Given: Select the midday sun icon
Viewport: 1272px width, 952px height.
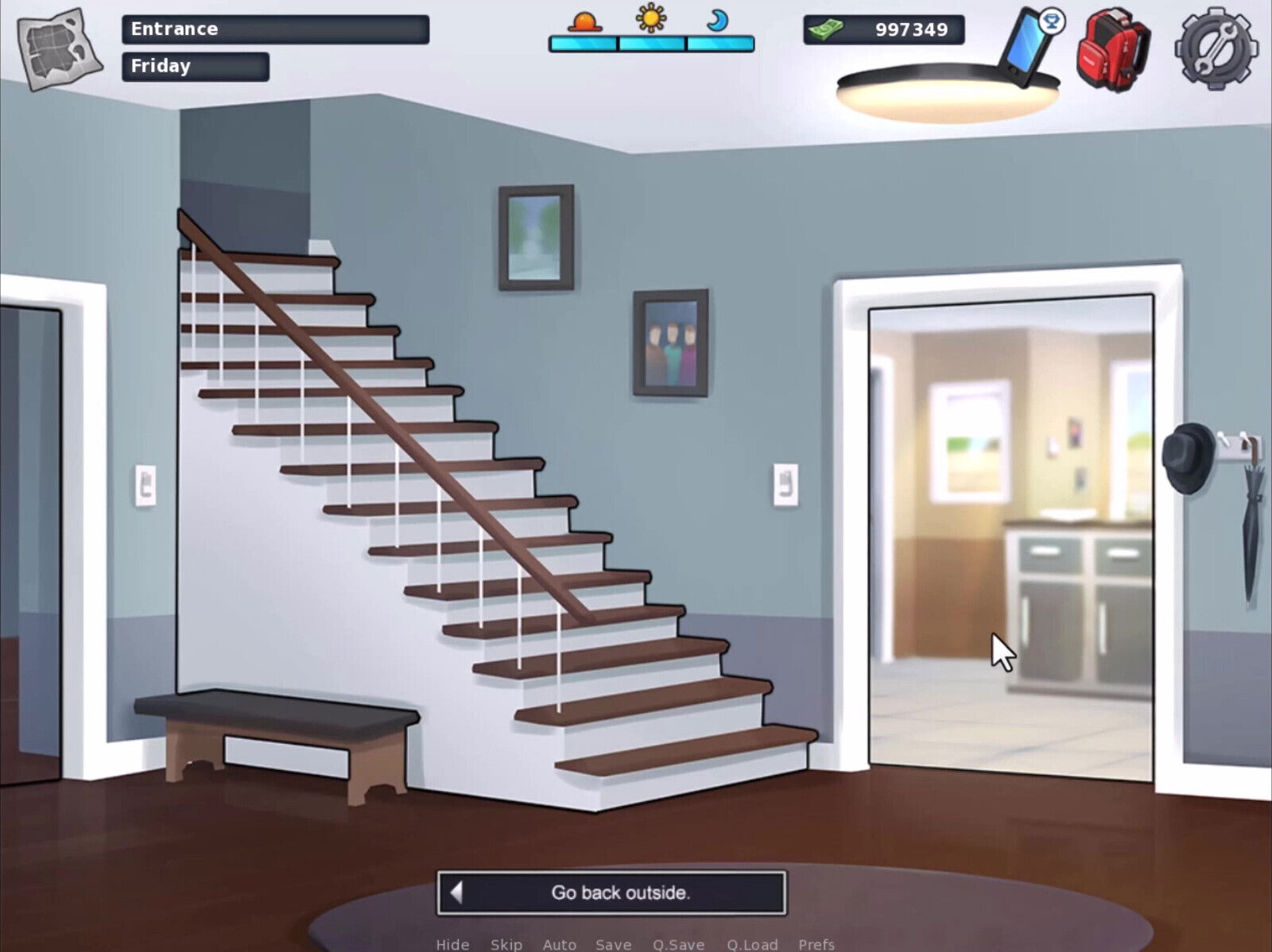Looking at the screenshot, I should tap(650, 21).
